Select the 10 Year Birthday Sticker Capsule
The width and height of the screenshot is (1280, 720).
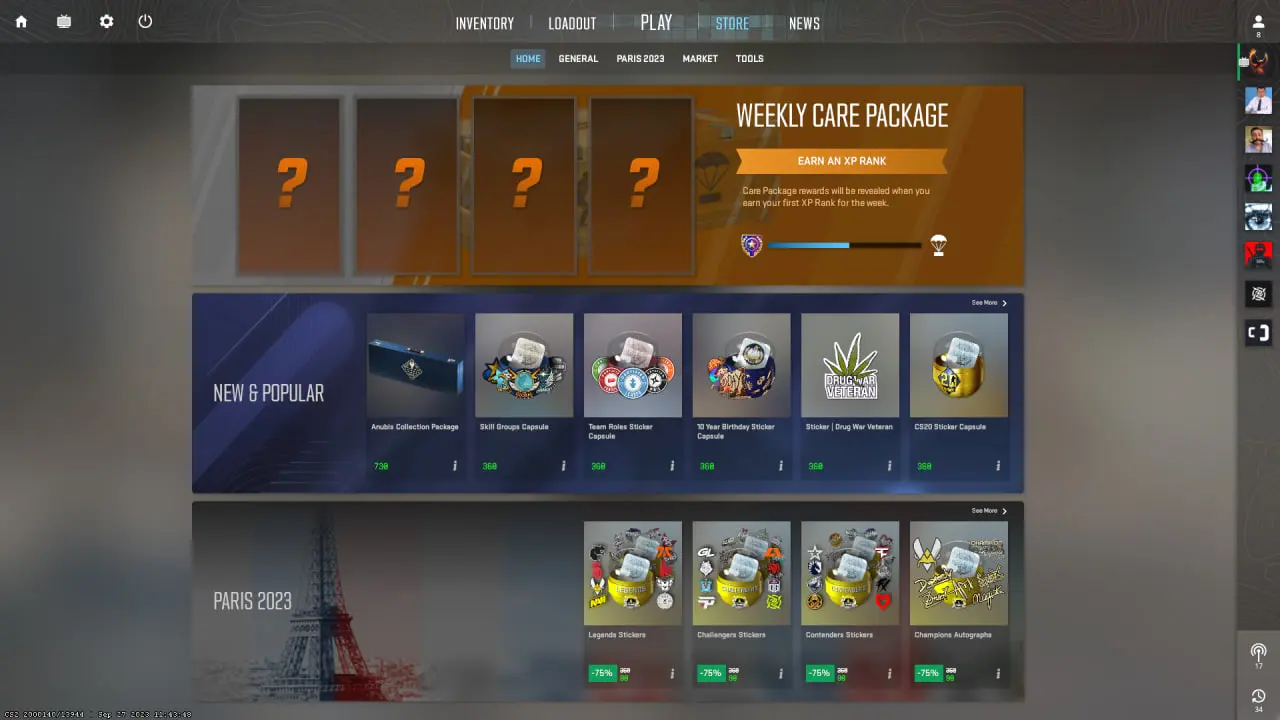tap(741, 365)
